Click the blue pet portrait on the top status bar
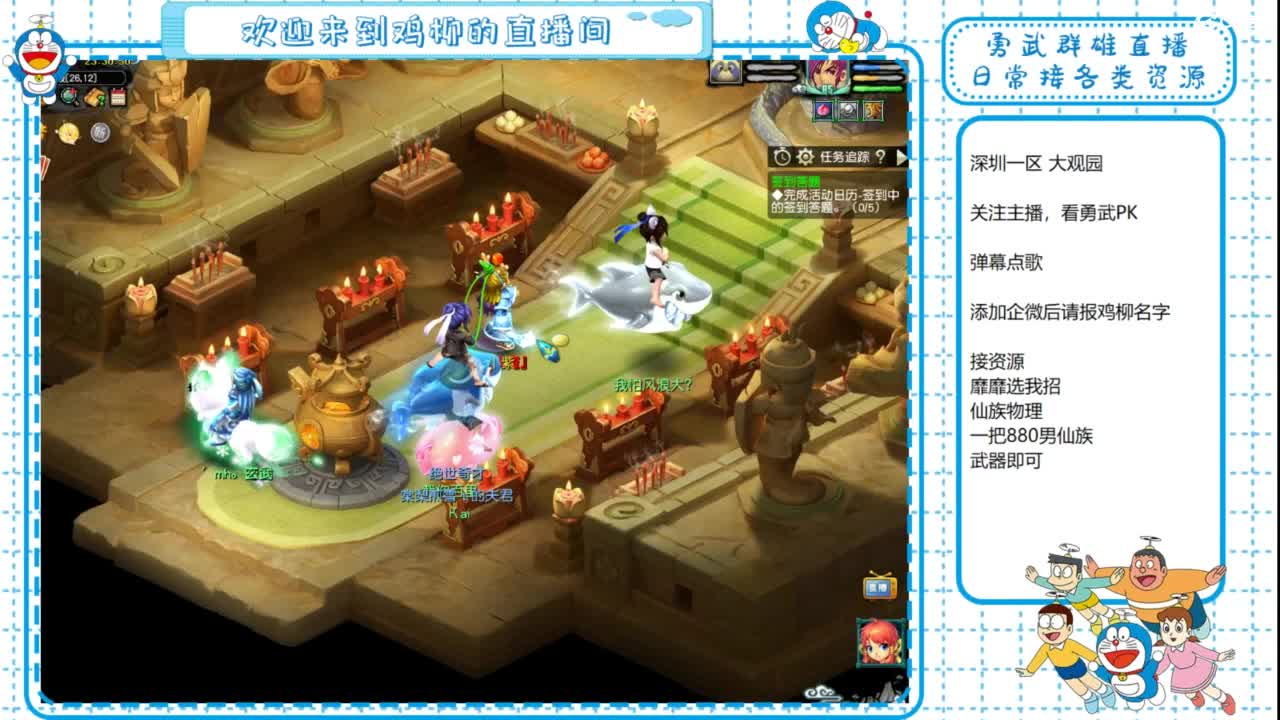Viewport: 1280px width, 720px height. (x=725, y=71)
